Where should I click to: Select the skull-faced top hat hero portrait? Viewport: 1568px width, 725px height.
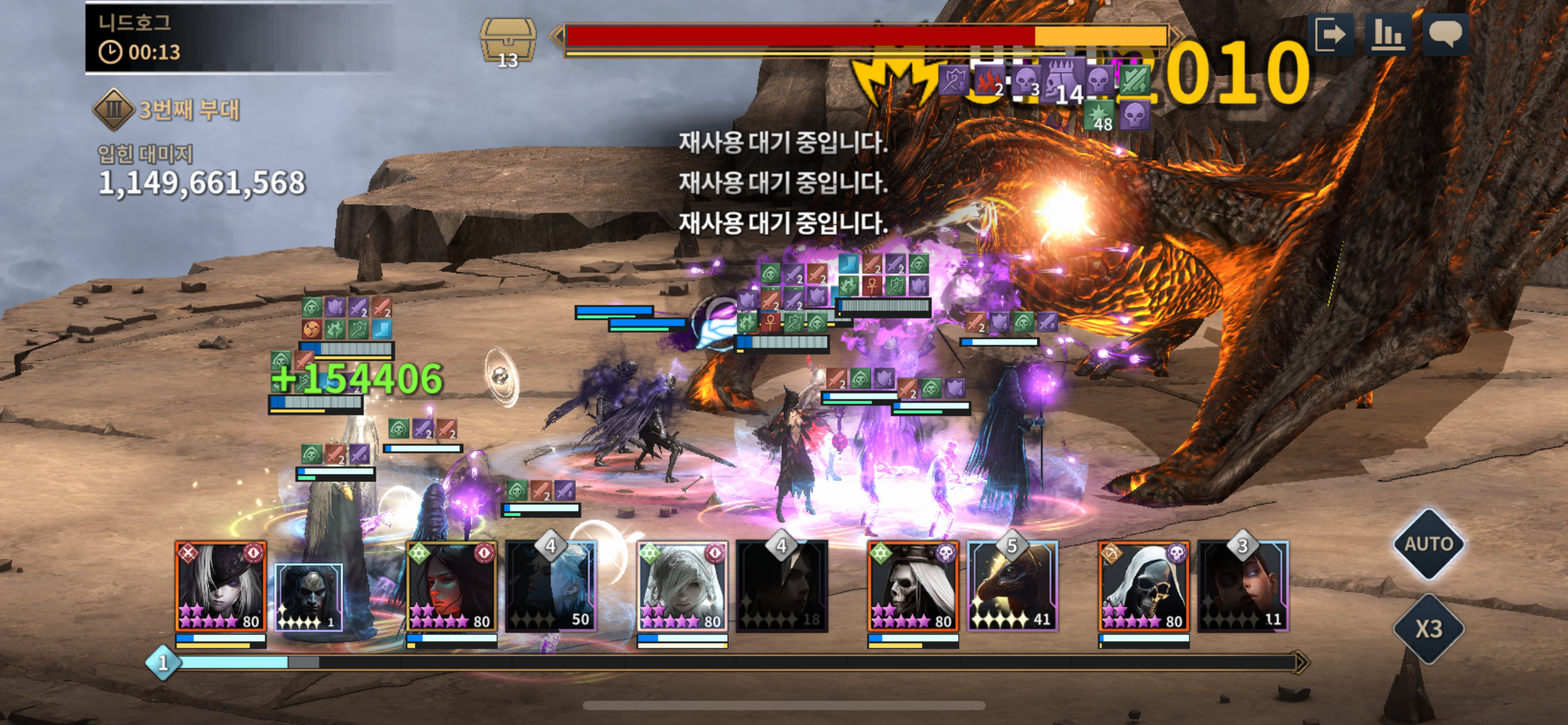[913, 586]
